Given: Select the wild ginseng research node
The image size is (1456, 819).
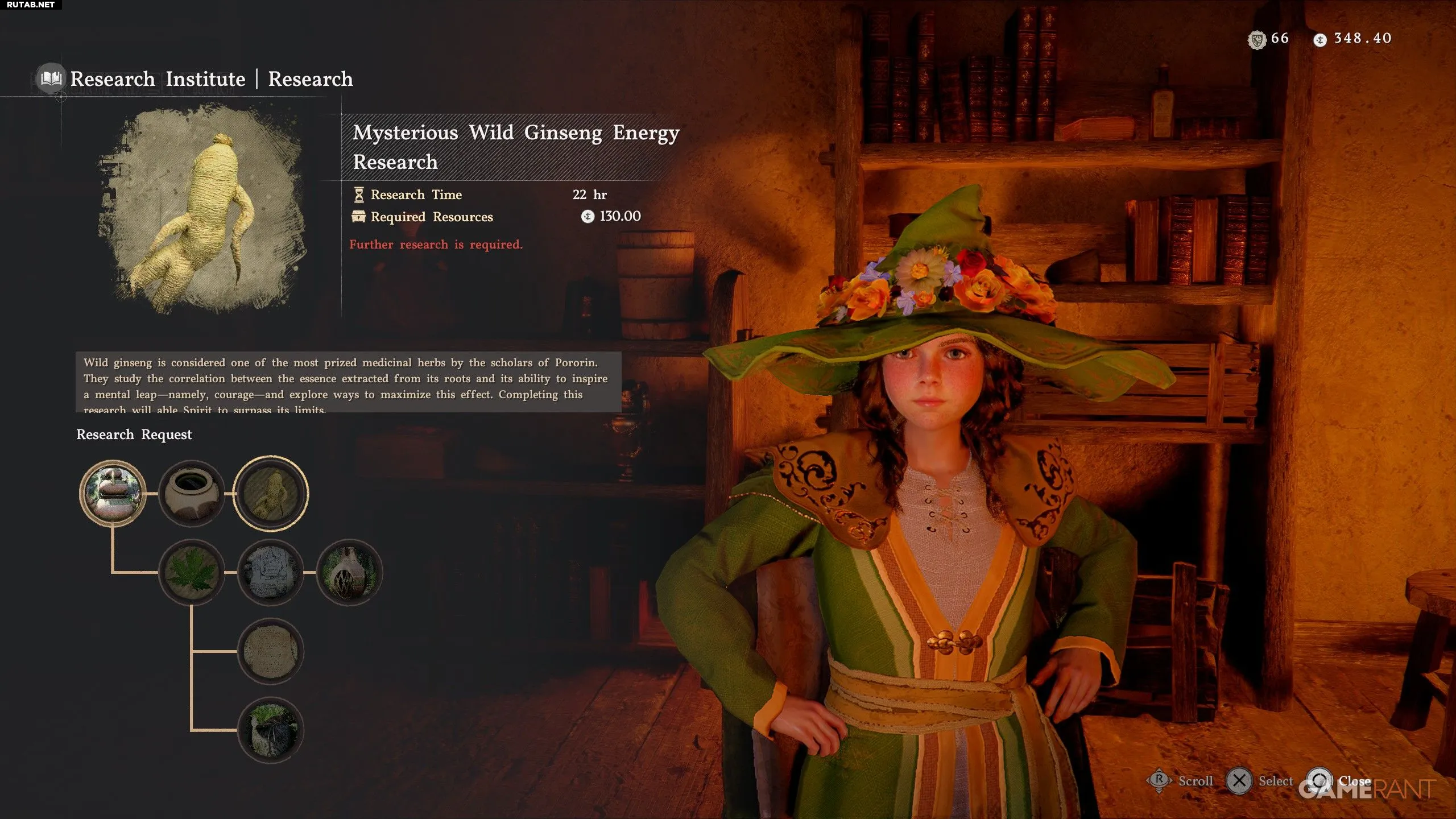Looking at the screenshot, I should tap(271, 493).
